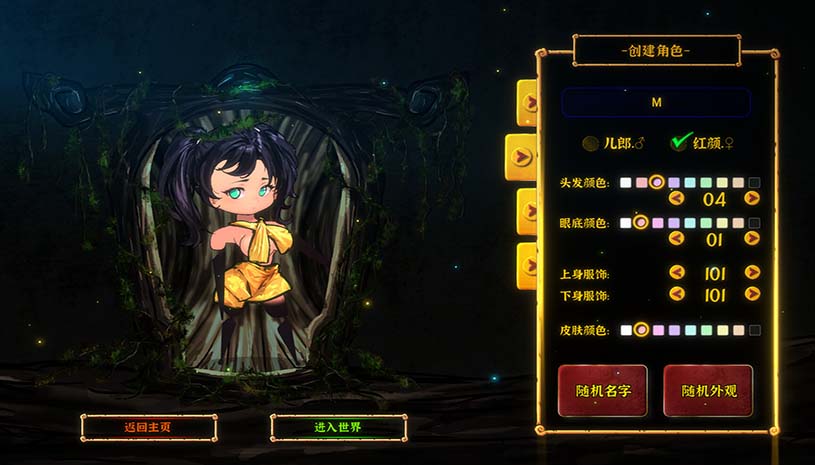Next upper body clothing 上身服饰 option
The image size is (815, 465).
(x=752, y=272)
